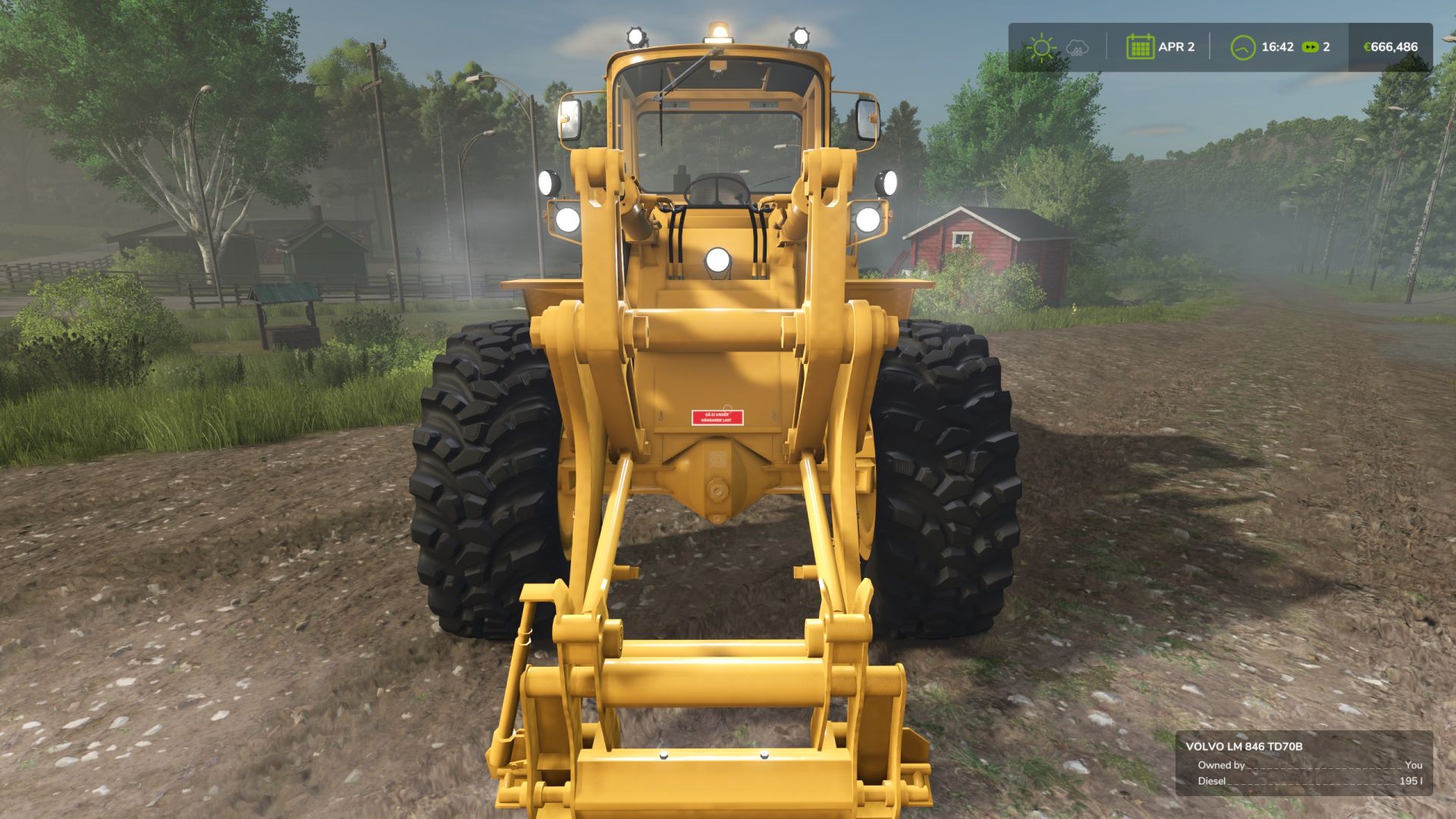The height and width of the screenshot is (819, 1456).
Task: Click the circular clock icon
Action: (1242, 47)
